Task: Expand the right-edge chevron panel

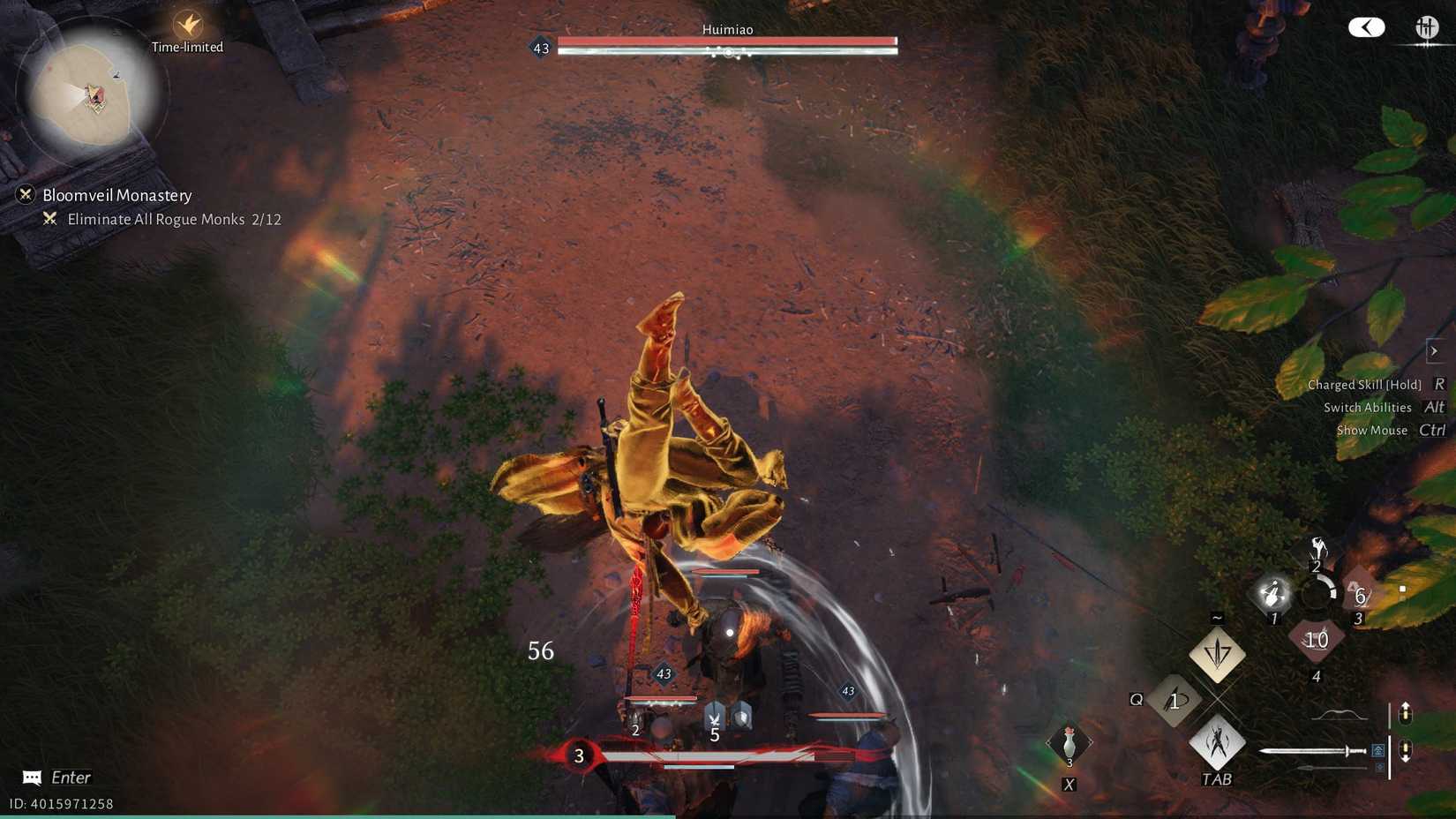Action: pyautogui.click(x=1436, y=350)
